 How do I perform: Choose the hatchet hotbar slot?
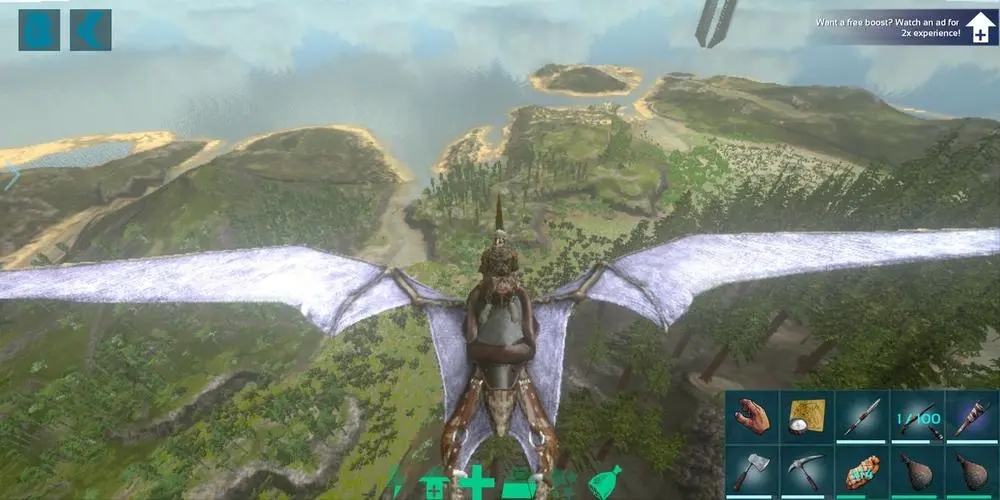point(753,470)
